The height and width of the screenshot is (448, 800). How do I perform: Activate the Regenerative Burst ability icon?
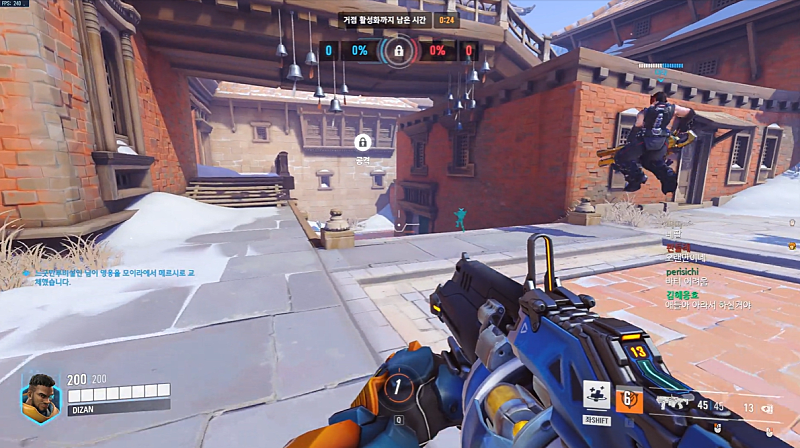point(597,395)
